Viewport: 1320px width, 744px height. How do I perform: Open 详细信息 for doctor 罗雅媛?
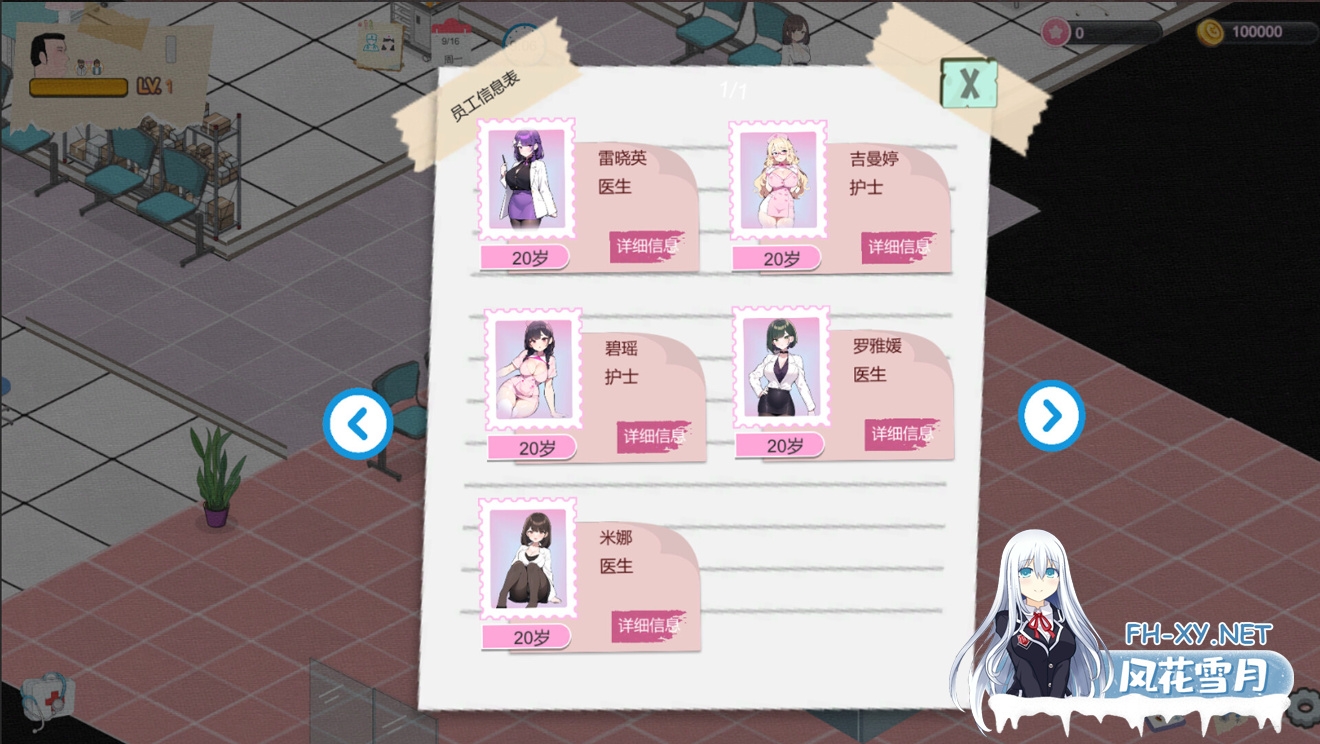pos(901,432)
